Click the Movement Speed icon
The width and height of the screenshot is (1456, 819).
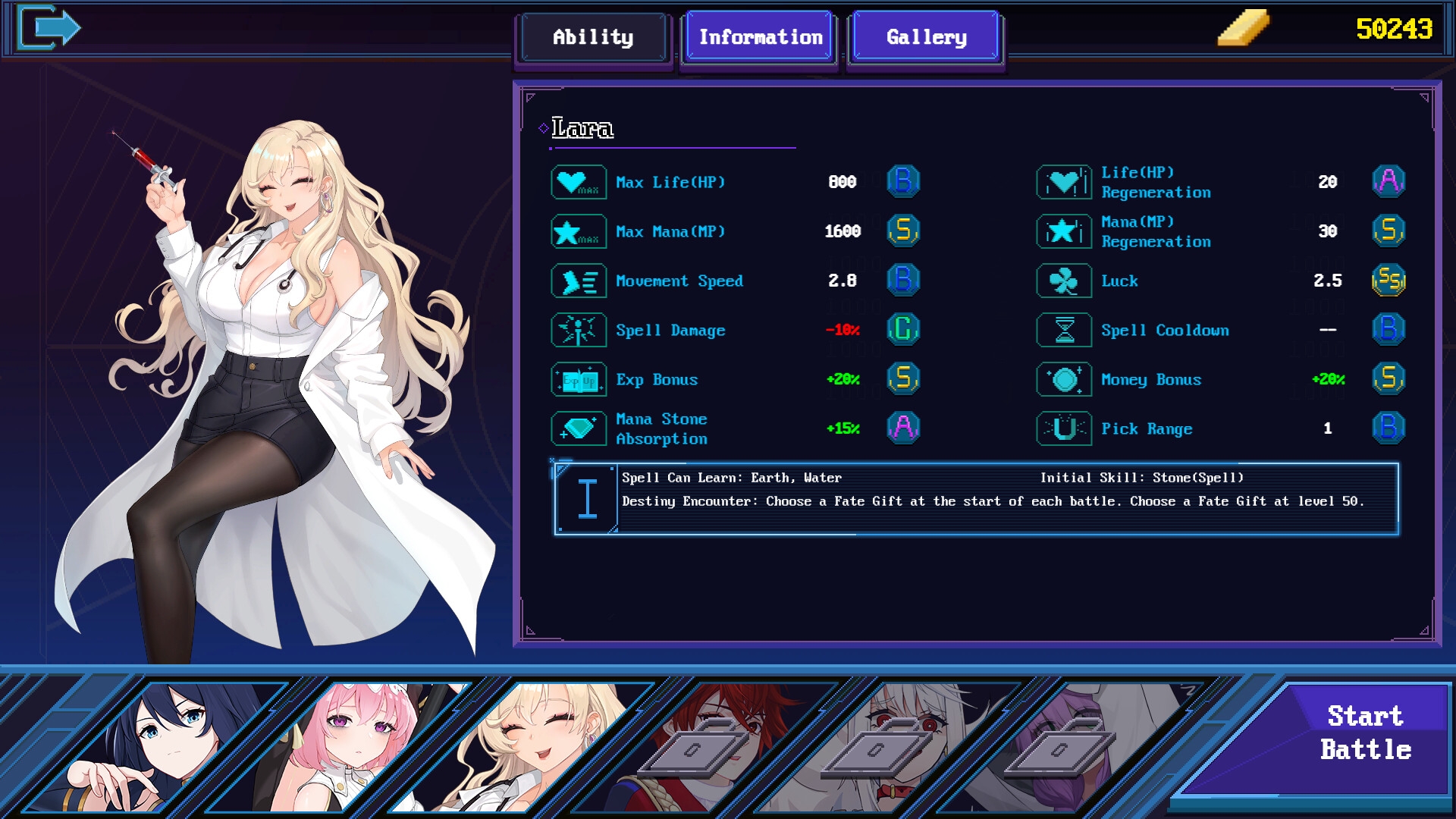(578, 281)
